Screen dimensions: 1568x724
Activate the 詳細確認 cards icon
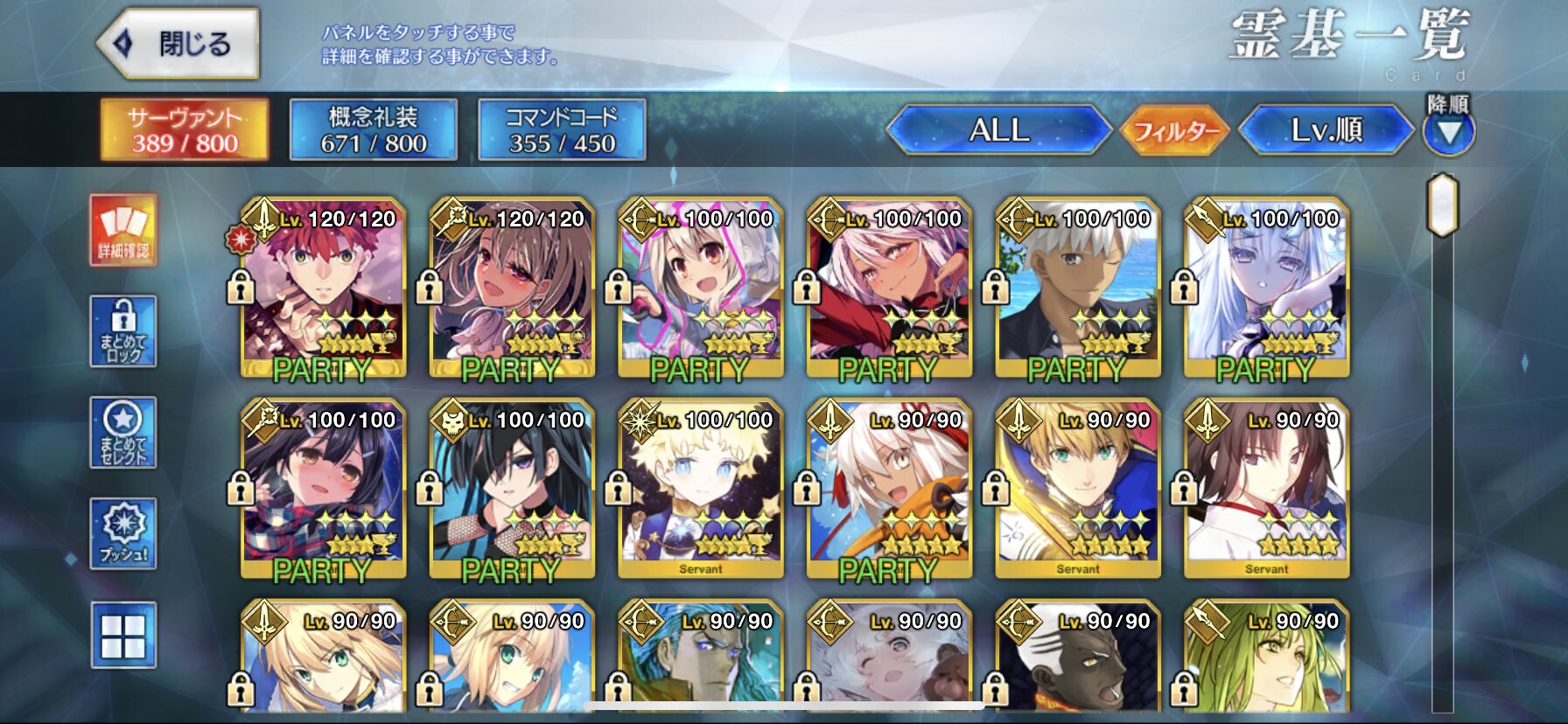click(x=123, y=230)
